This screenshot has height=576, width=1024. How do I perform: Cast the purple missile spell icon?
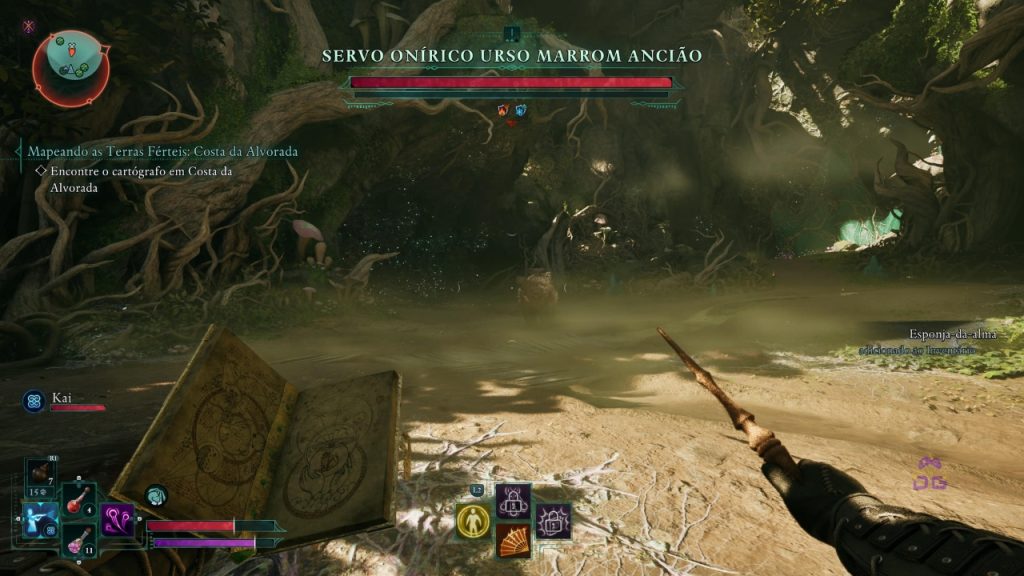[117, 519]
